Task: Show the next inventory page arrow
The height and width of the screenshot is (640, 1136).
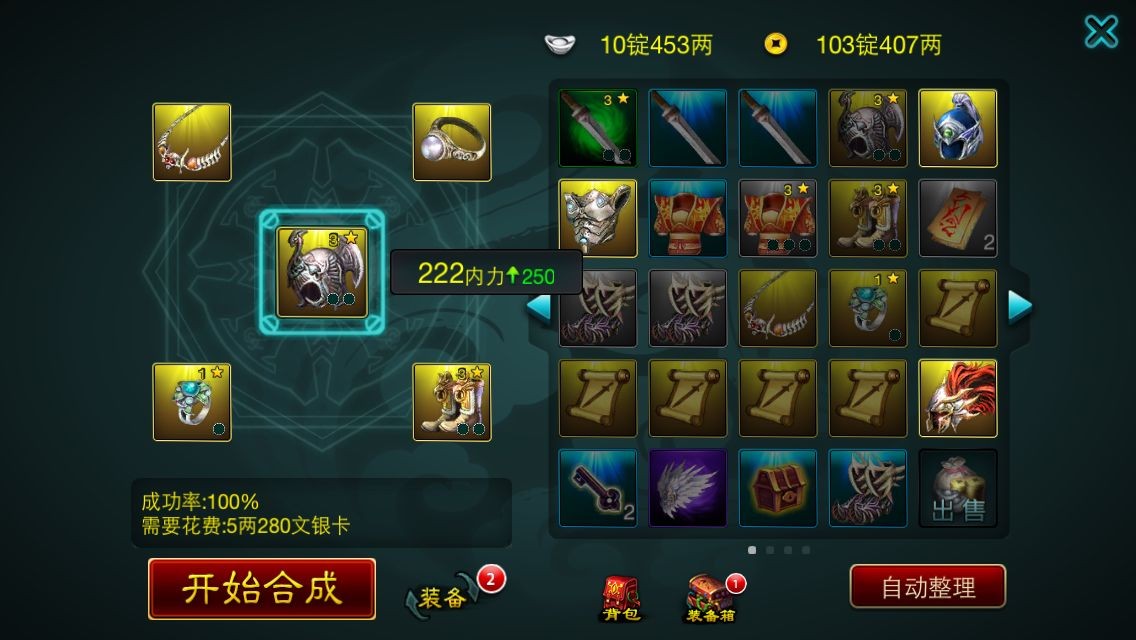Action: click(x=1019, y=307)
